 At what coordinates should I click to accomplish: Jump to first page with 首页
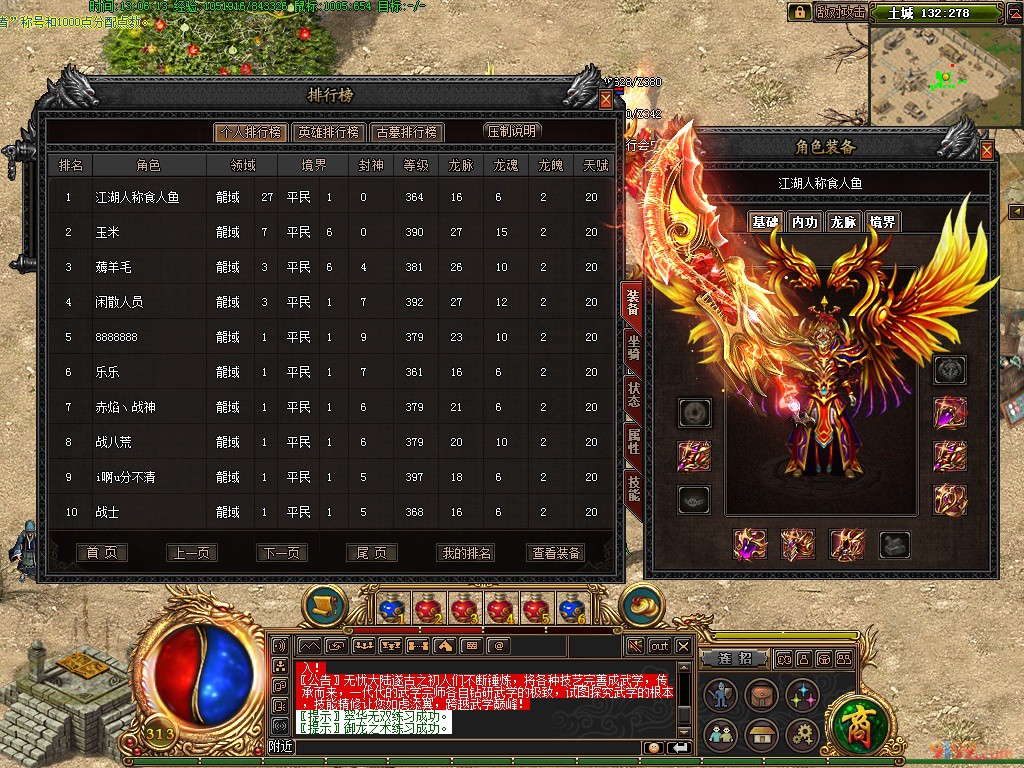coord(102,553)
